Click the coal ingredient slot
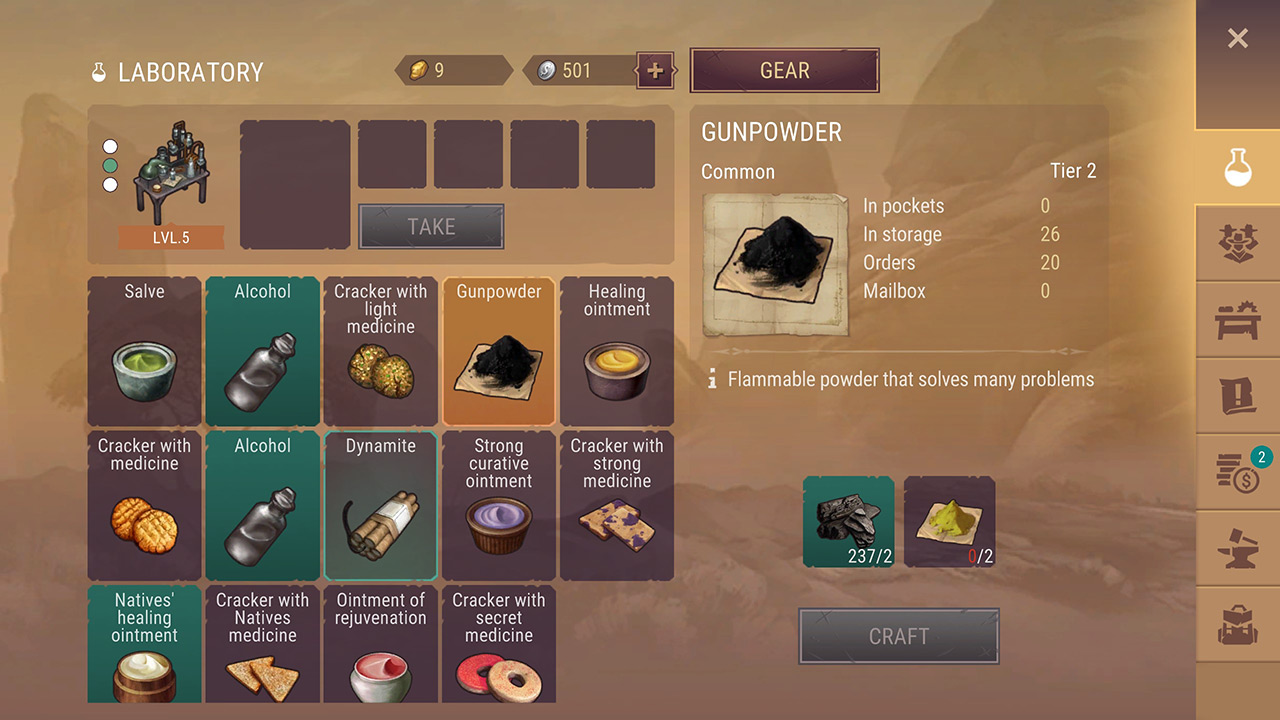The height and width of the screenshot is (720, 1280). (x=849, y=521)
